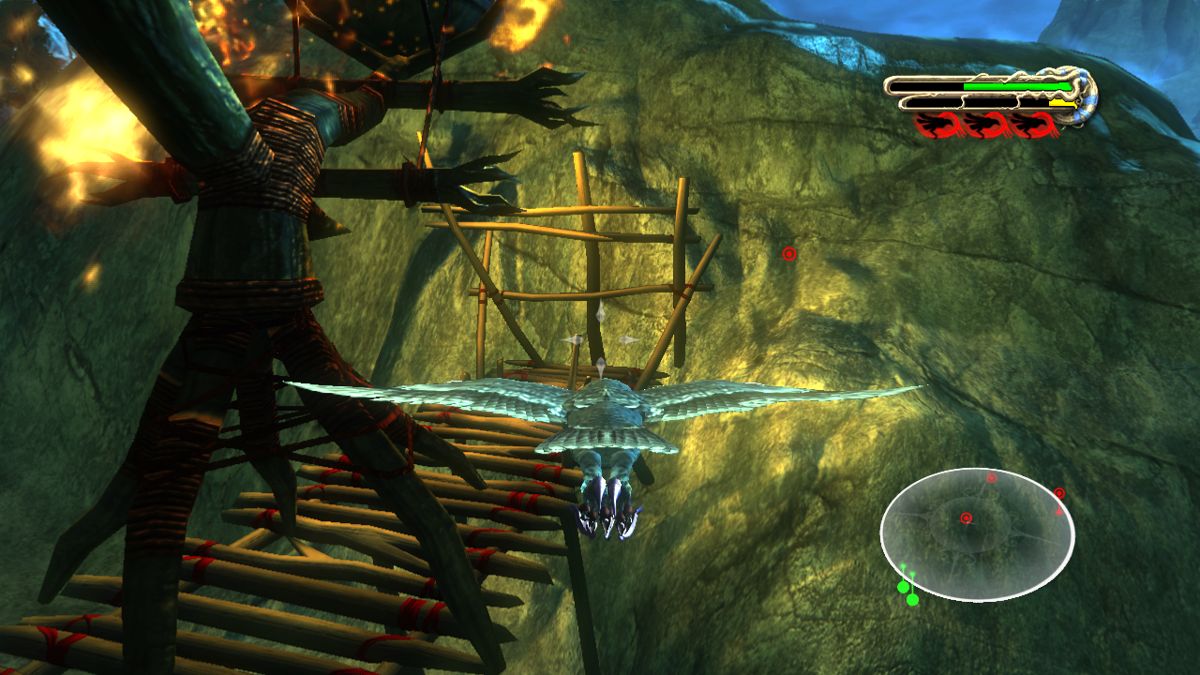The image size is (1200, 675).
Task: Select the red target marker on the cliff
Action: click(x=789, y=254)
